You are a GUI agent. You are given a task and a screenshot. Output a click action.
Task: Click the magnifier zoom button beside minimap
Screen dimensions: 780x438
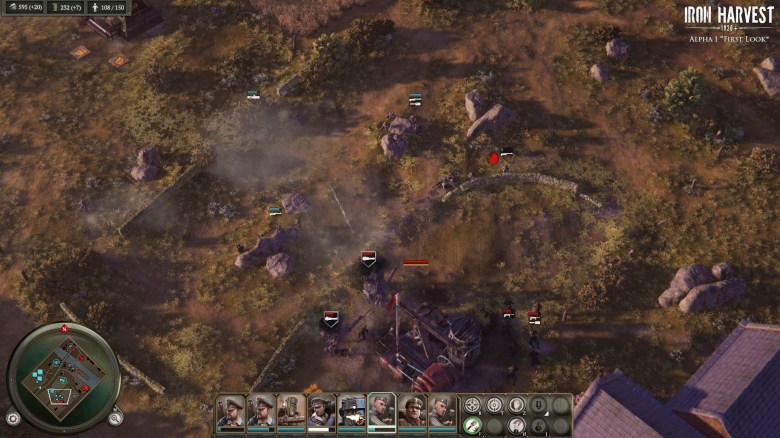click(x=116, y=418)
